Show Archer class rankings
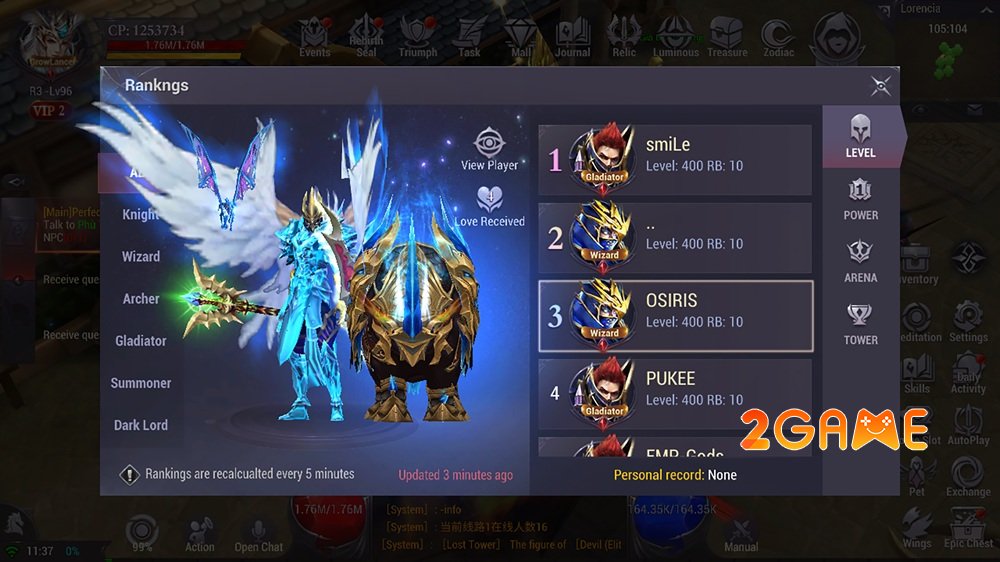The image size is (1000, 562). (x=141, y=298)
